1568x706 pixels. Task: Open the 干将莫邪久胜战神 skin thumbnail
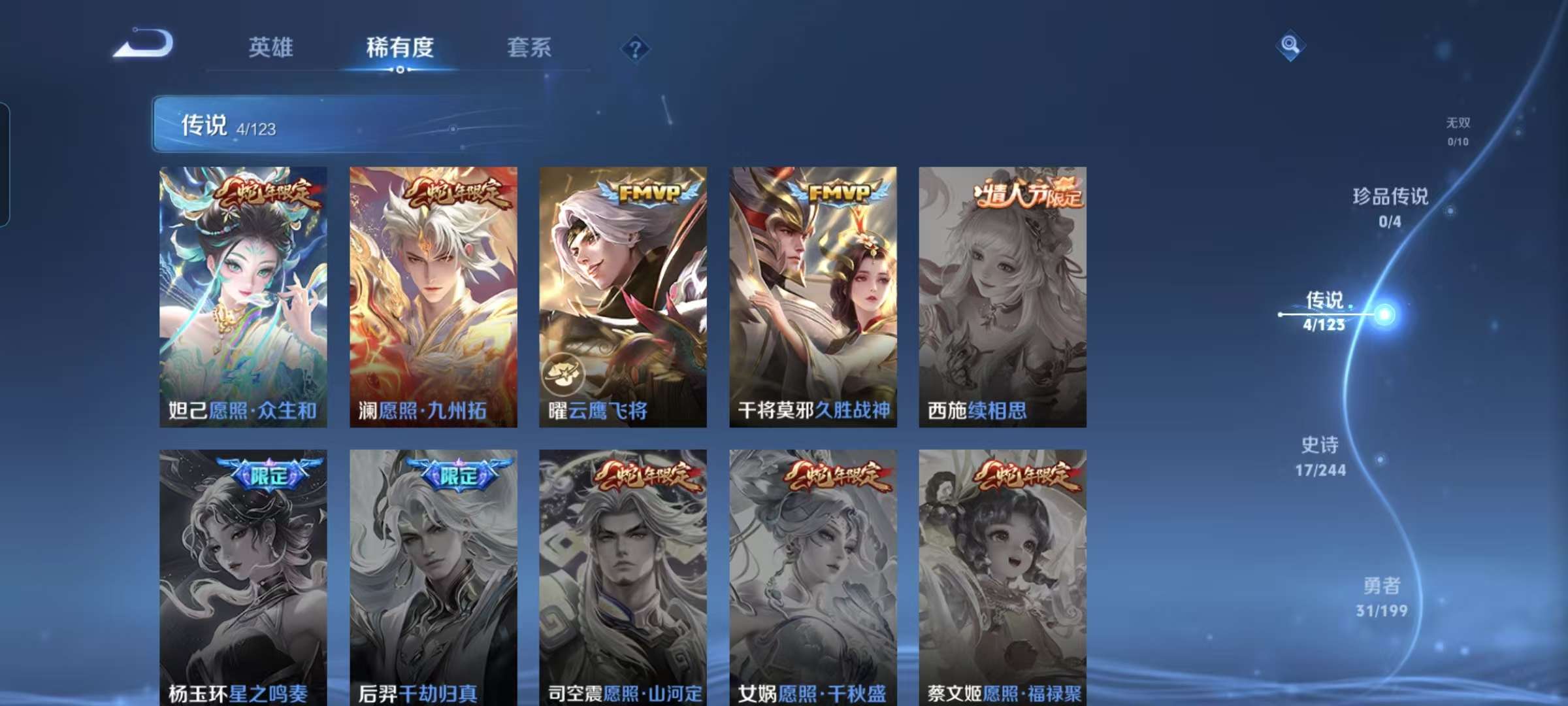point(813,294)
